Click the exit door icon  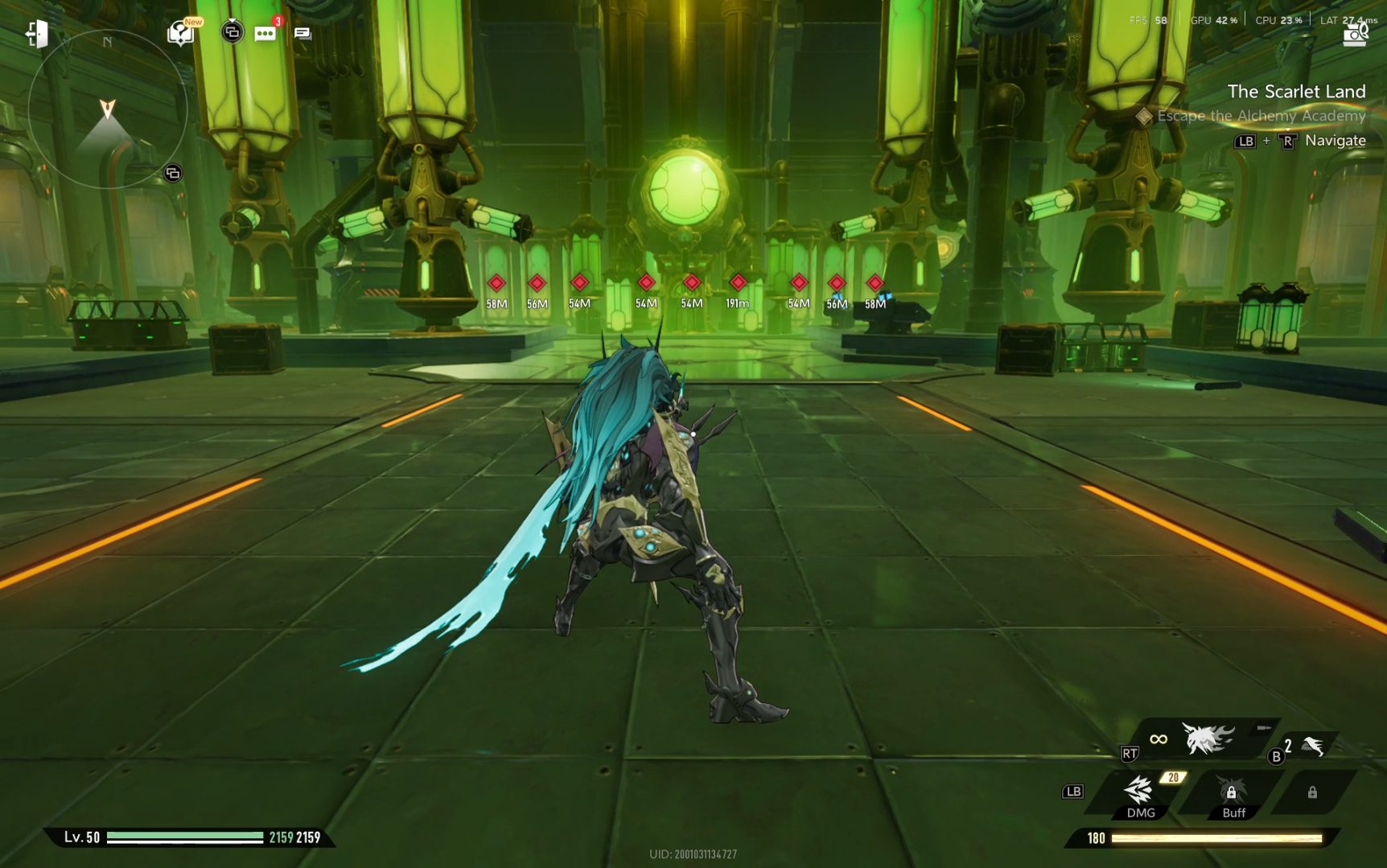click(x=36, y=34)
